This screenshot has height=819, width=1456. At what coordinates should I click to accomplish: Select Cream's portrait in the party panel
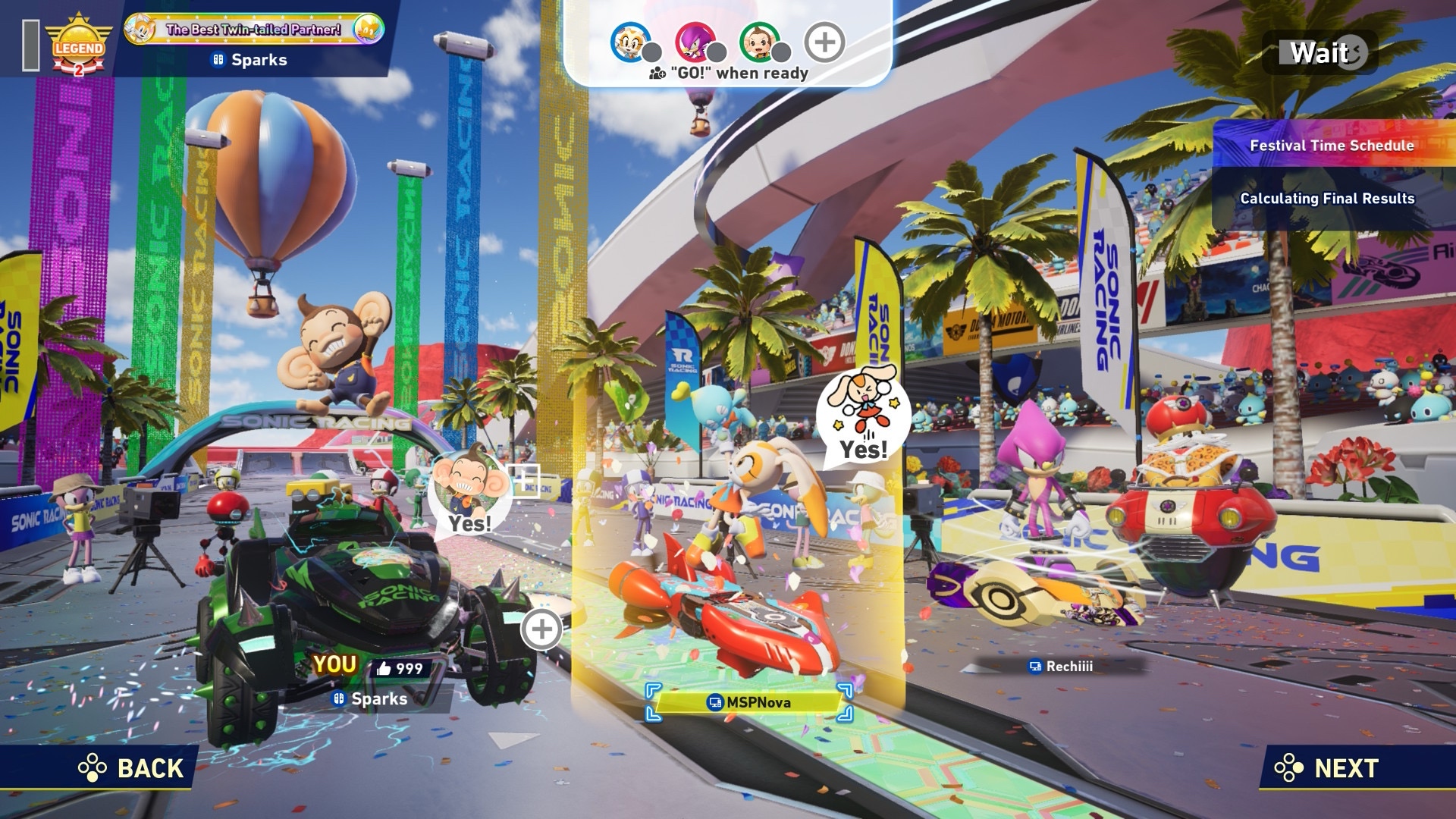[x=629, y=42]
